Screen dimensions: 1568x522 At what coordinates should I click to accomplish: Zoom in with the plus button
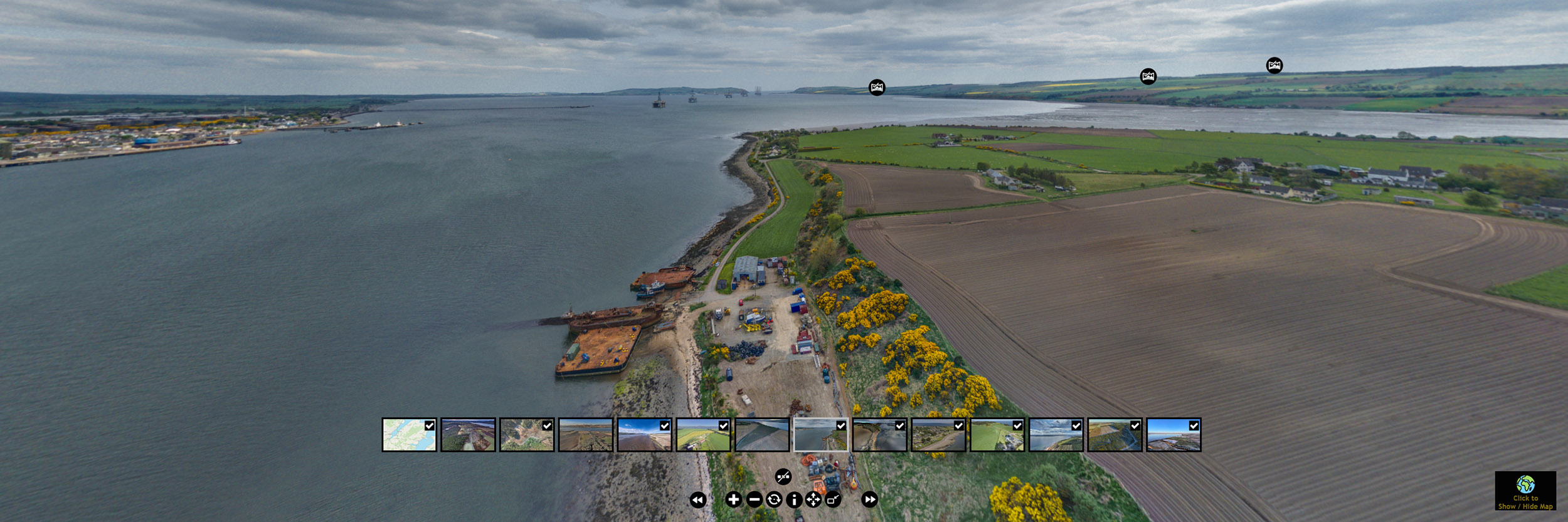tap(733, 499)
